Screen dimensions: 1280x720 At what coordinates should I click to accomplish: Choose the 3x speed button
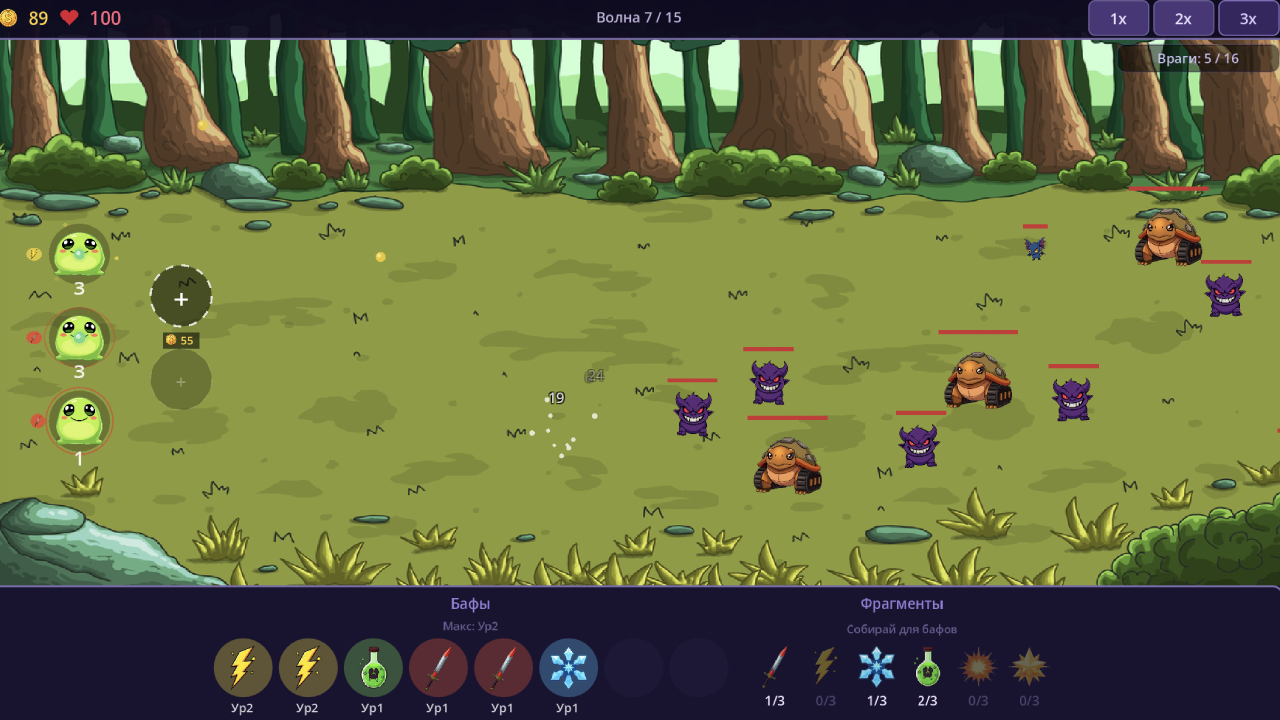point(1248,18)
